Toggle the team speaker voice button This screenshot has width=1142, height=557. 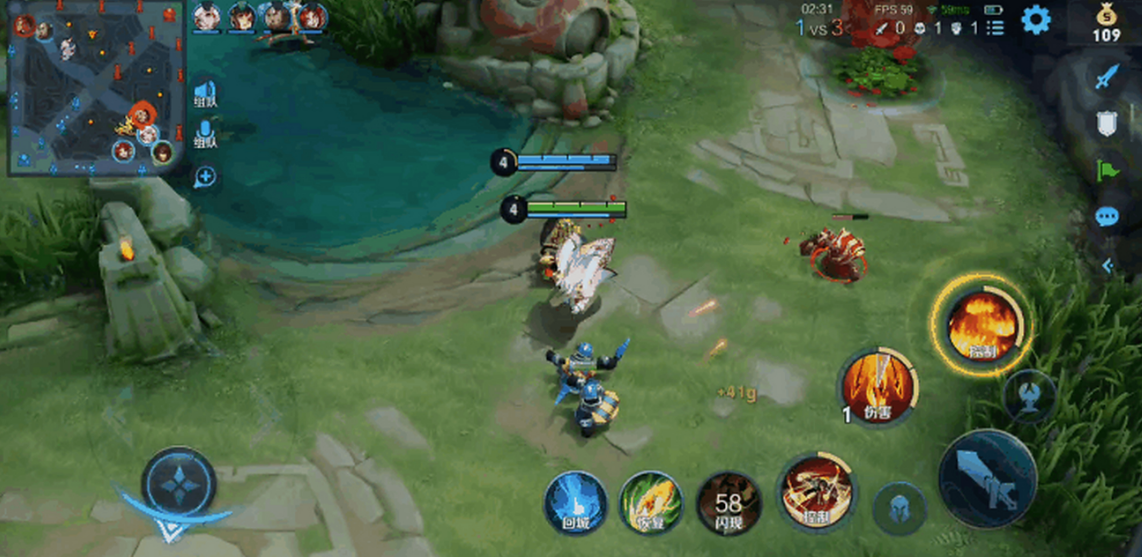[x=205, y=96]
